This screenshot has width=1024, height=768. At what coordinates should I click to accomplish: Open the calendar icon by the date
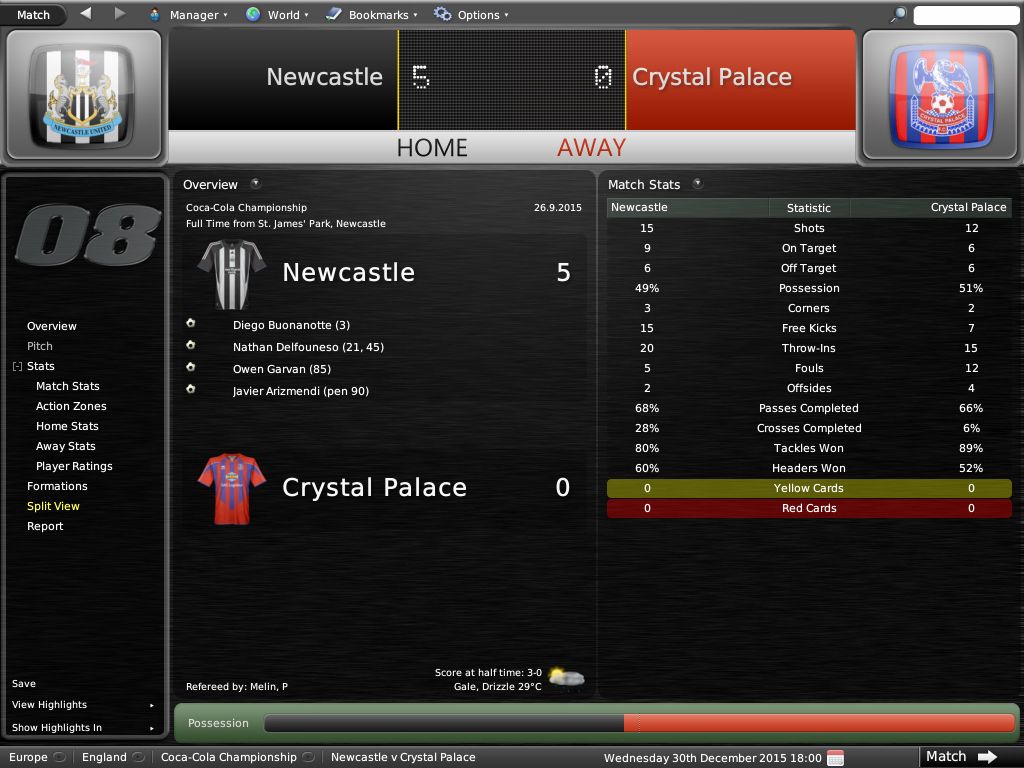tap(836, 757)
